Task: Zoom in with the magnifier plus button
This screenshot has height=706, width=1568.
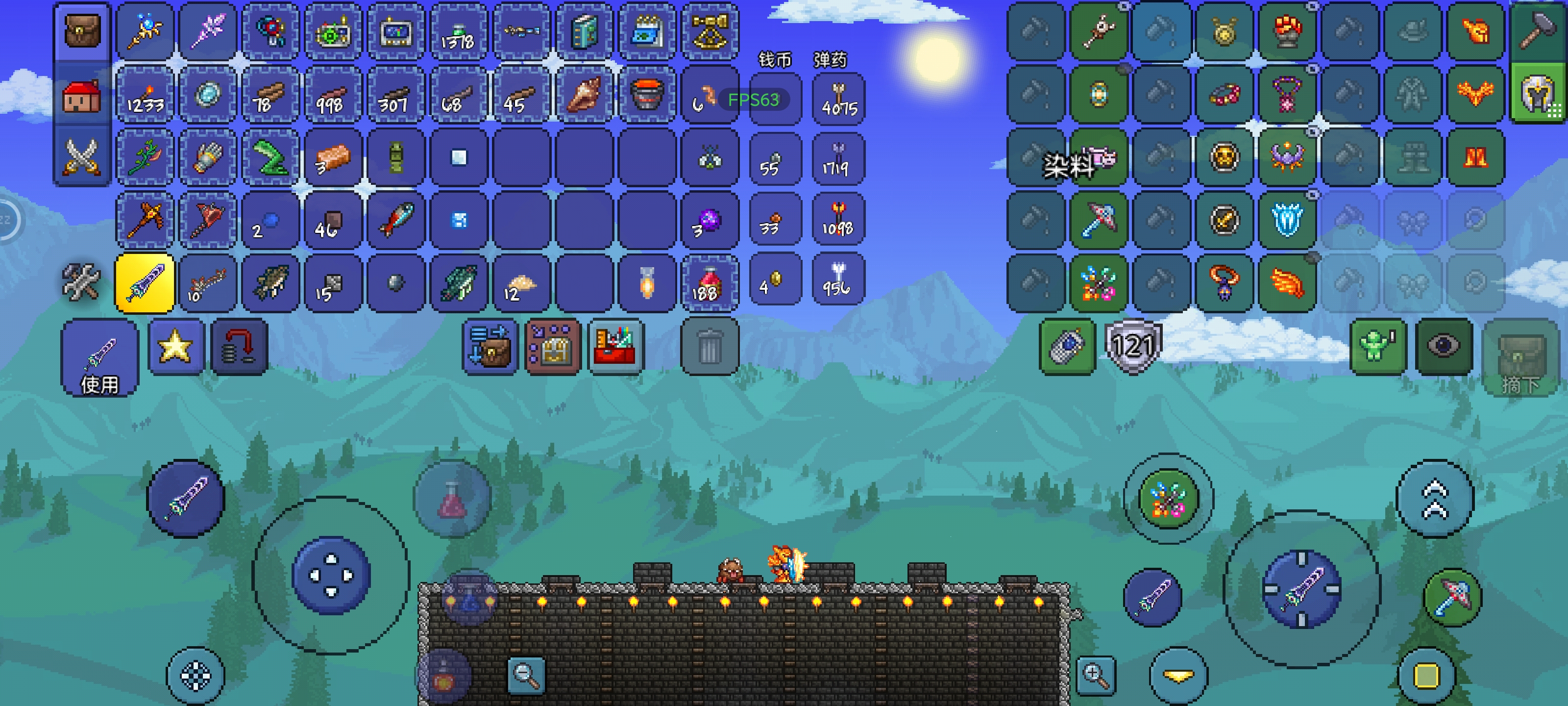Action: coord(1095,675)
